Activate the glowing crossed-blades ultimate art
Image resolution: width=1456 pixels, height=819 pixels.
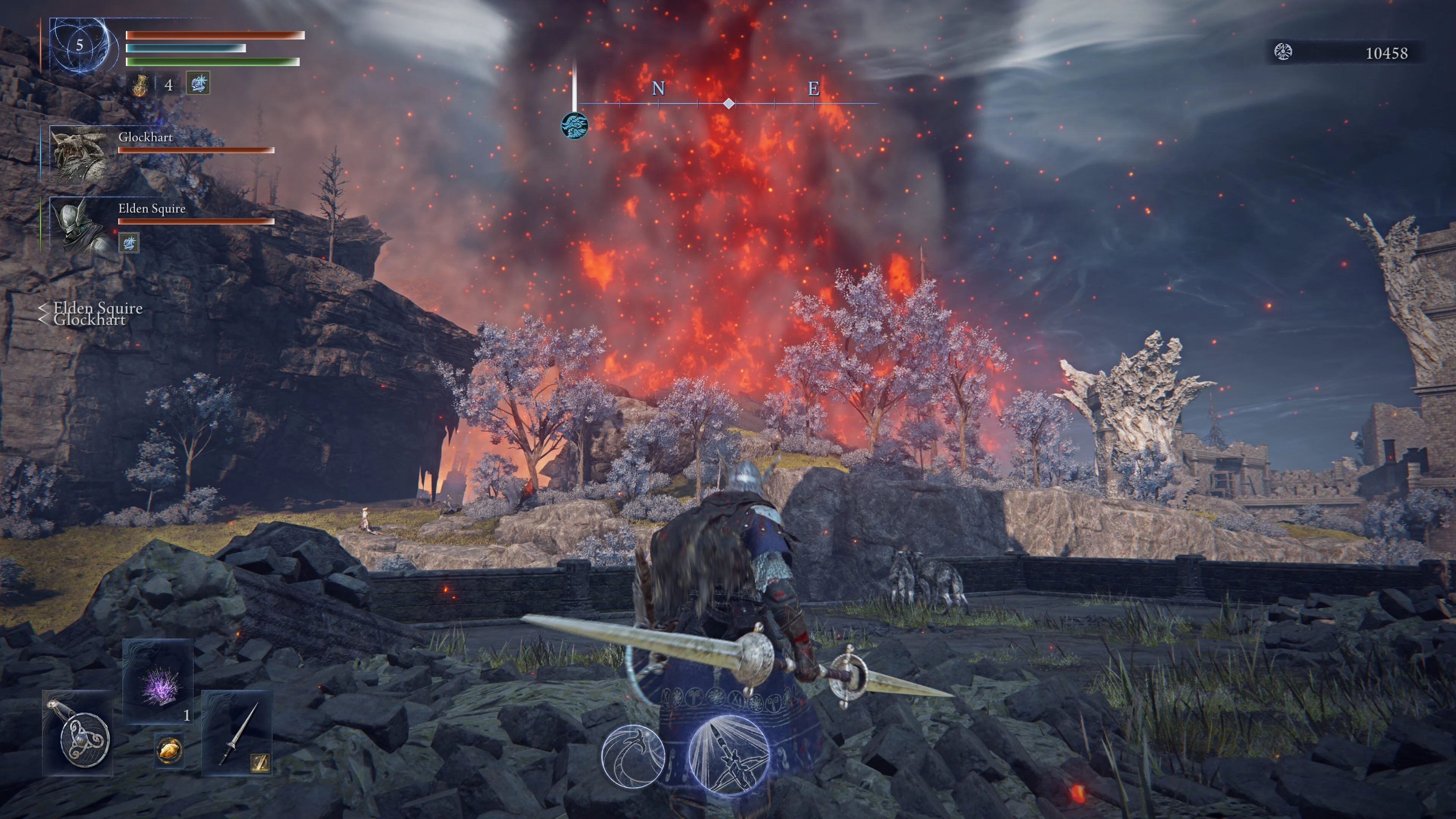pos(728,755)
